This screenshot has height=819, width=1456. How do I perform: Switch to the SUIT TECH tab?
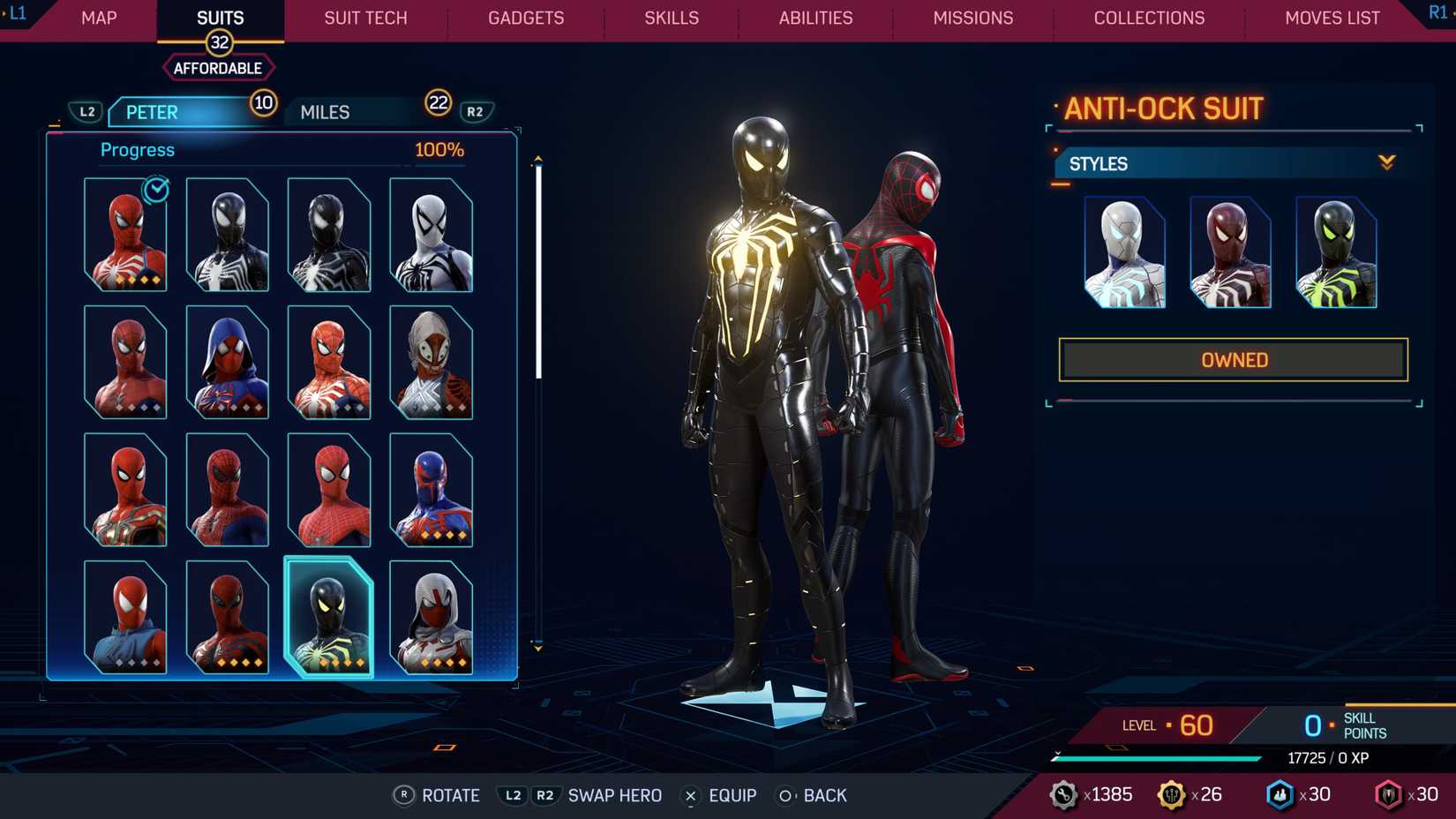click(364, 18)
